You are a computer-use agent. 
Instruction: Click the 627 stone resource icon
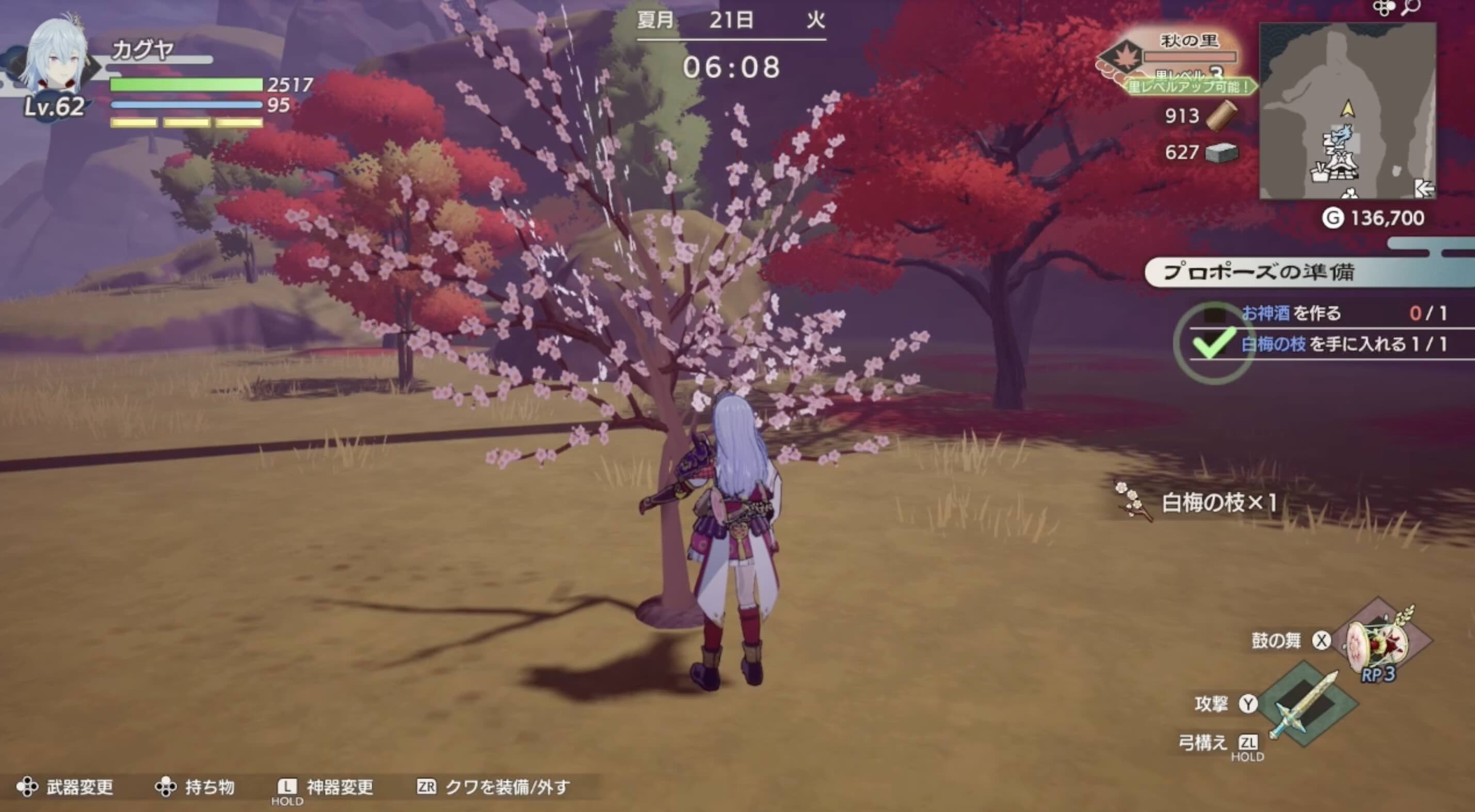(x=1223, y=154)
